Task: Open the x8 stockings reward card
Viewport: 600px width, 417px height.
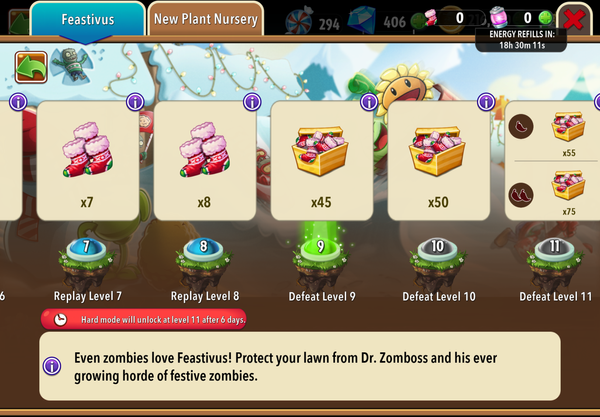Action: 203,160
